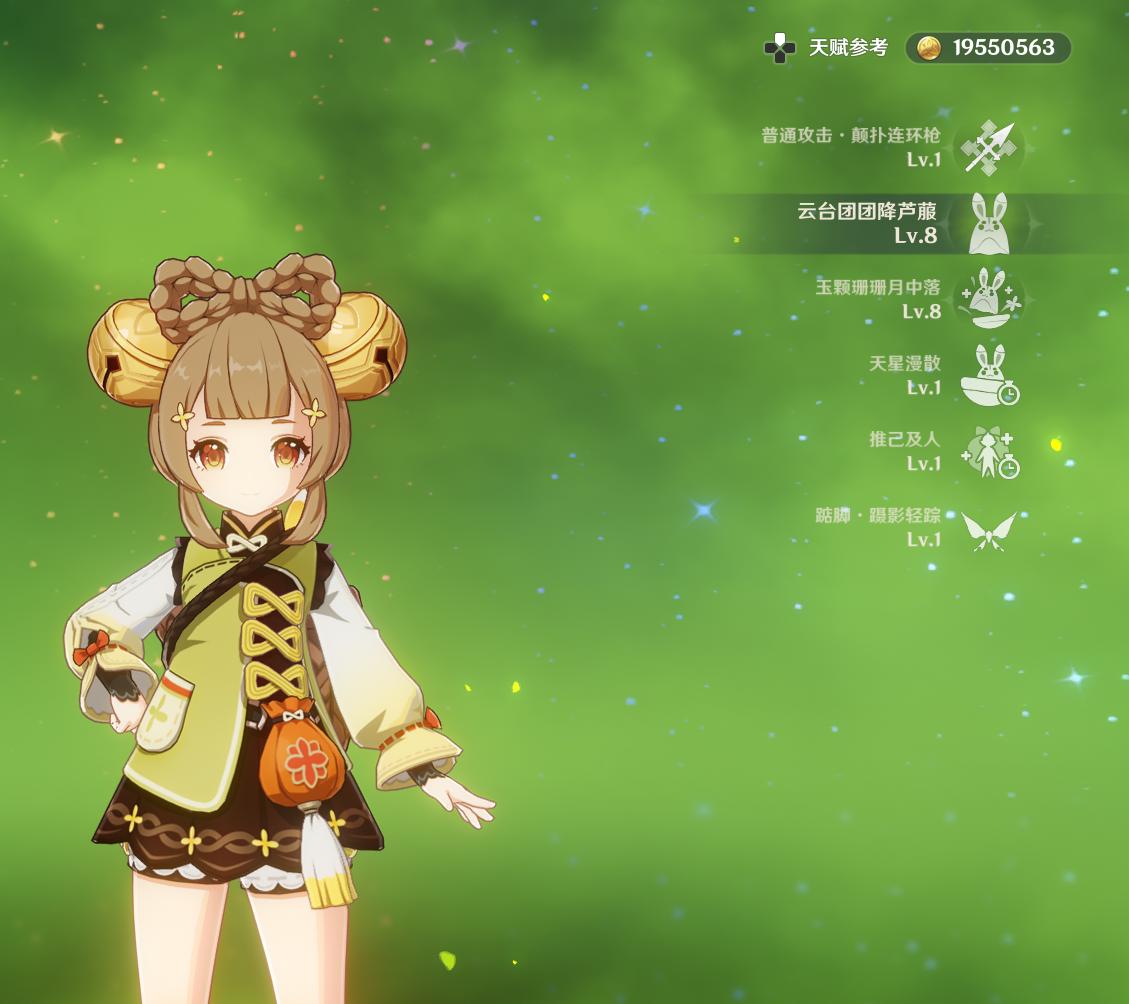Choose the 天星漫散 passive talent

987,375
